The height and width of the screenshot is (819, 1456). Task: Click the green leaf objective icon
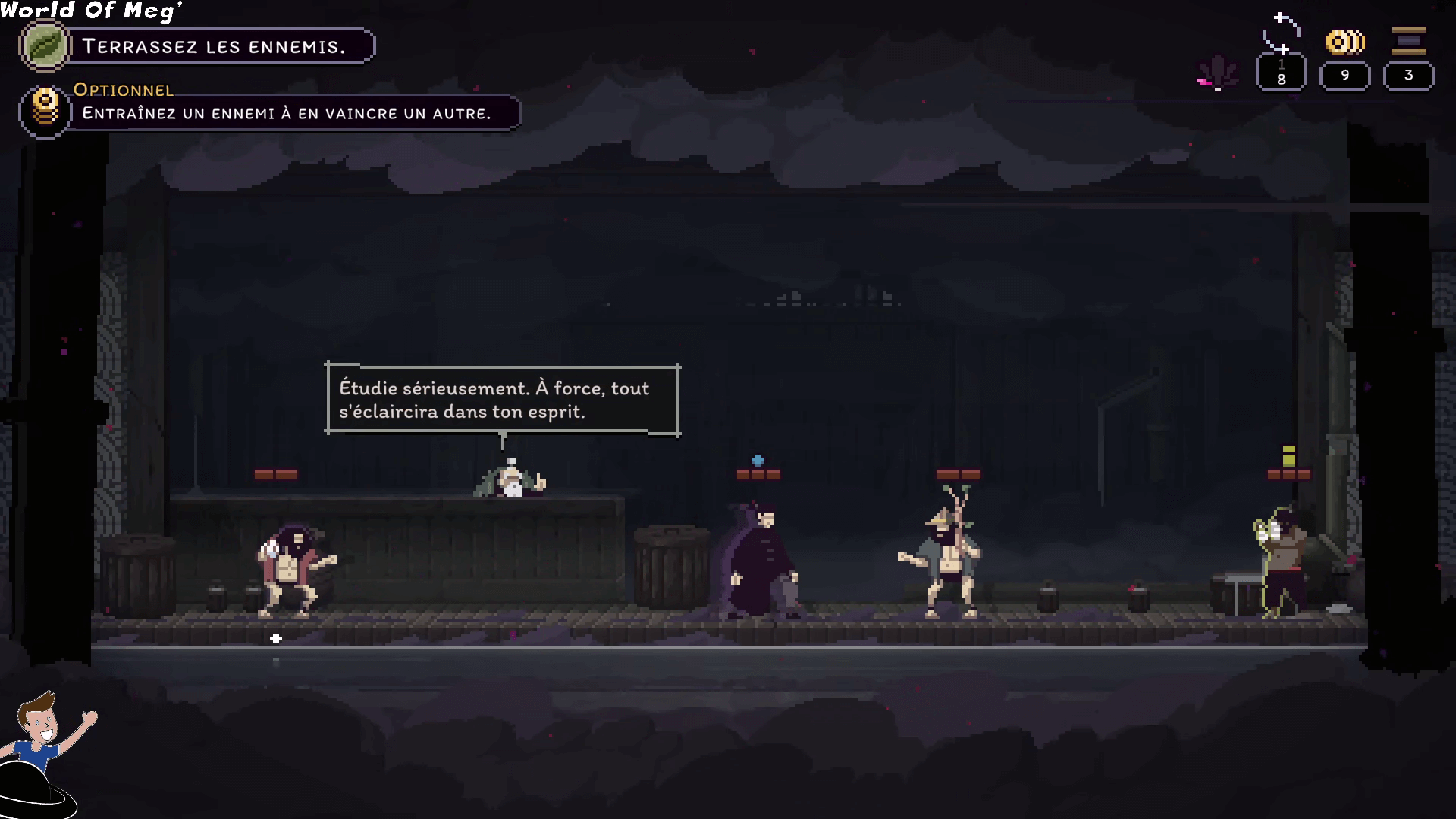point(45,45)
